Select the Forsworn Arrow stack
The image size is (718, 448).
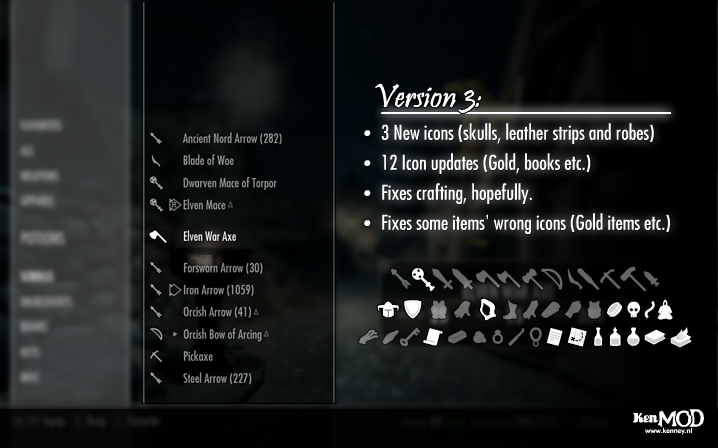pyautogui.click(x=222, y=268)
